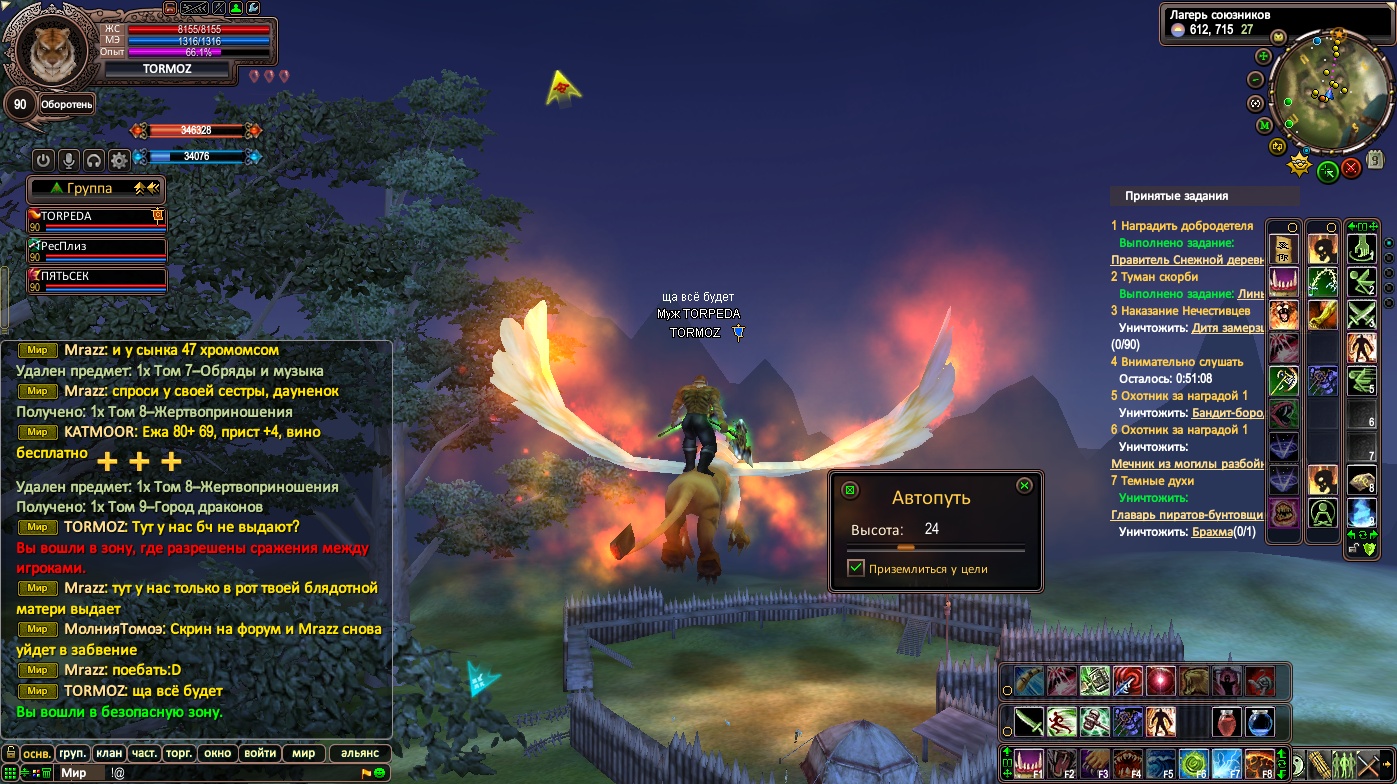This screenshot has height=784, width=1397.
Task: Click the microphone voice chat button
Action: tap(69, 160)
